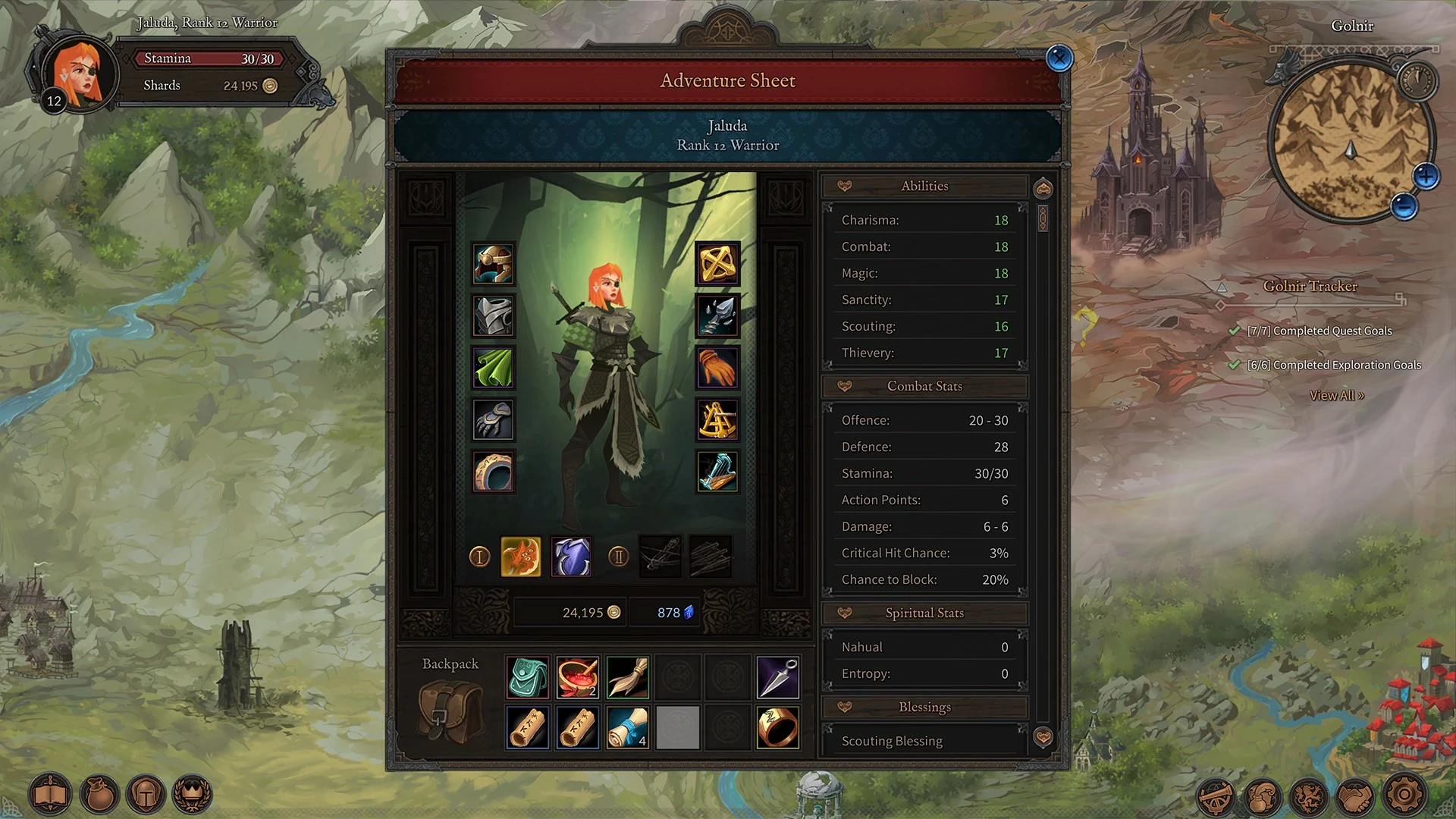This screenshot has height=819, width=1456.
Task: Select the orange glove equipment slot
Action: (x=717, y=368)
